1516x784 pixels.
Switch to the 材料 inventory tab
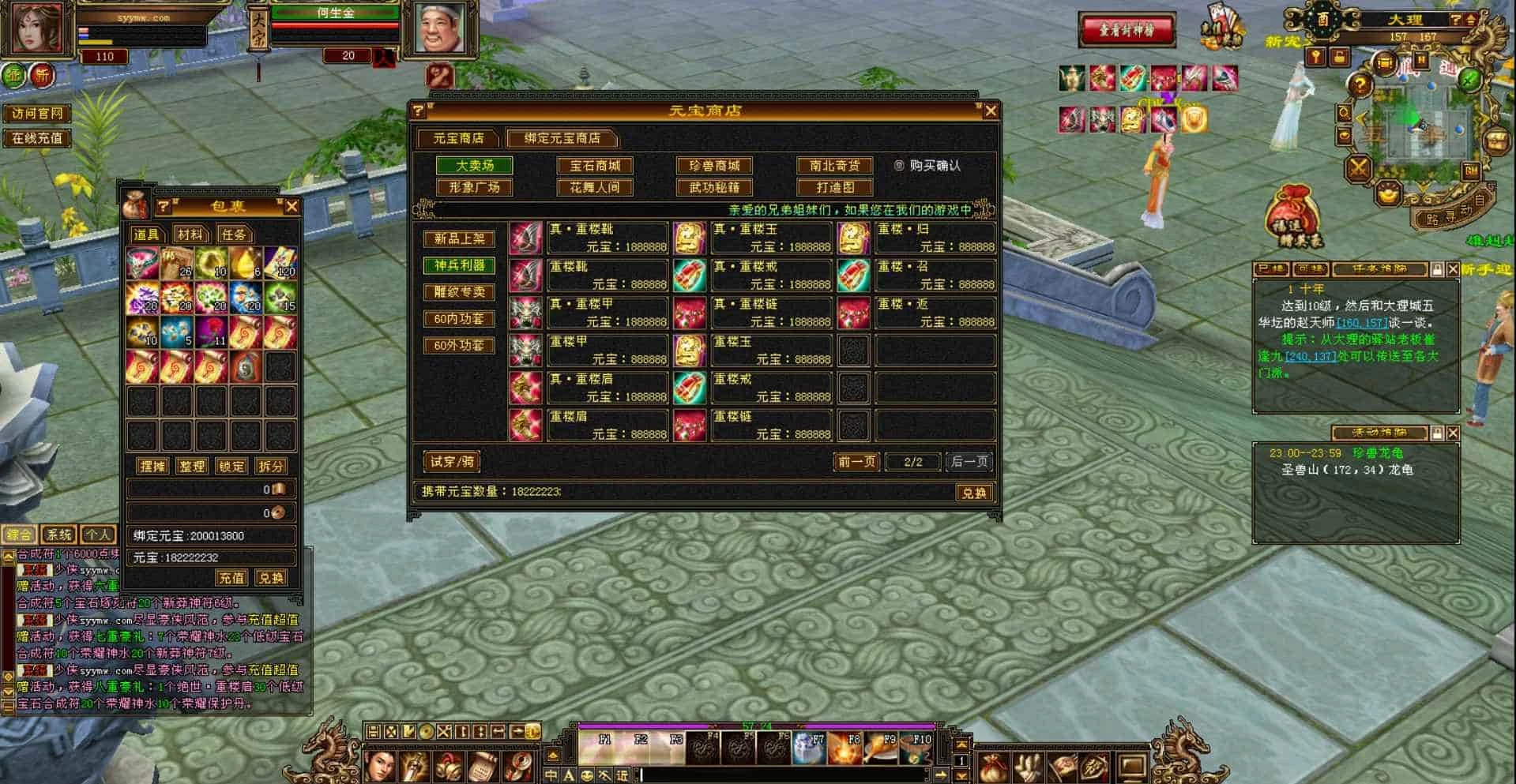(x=190, y=234)
